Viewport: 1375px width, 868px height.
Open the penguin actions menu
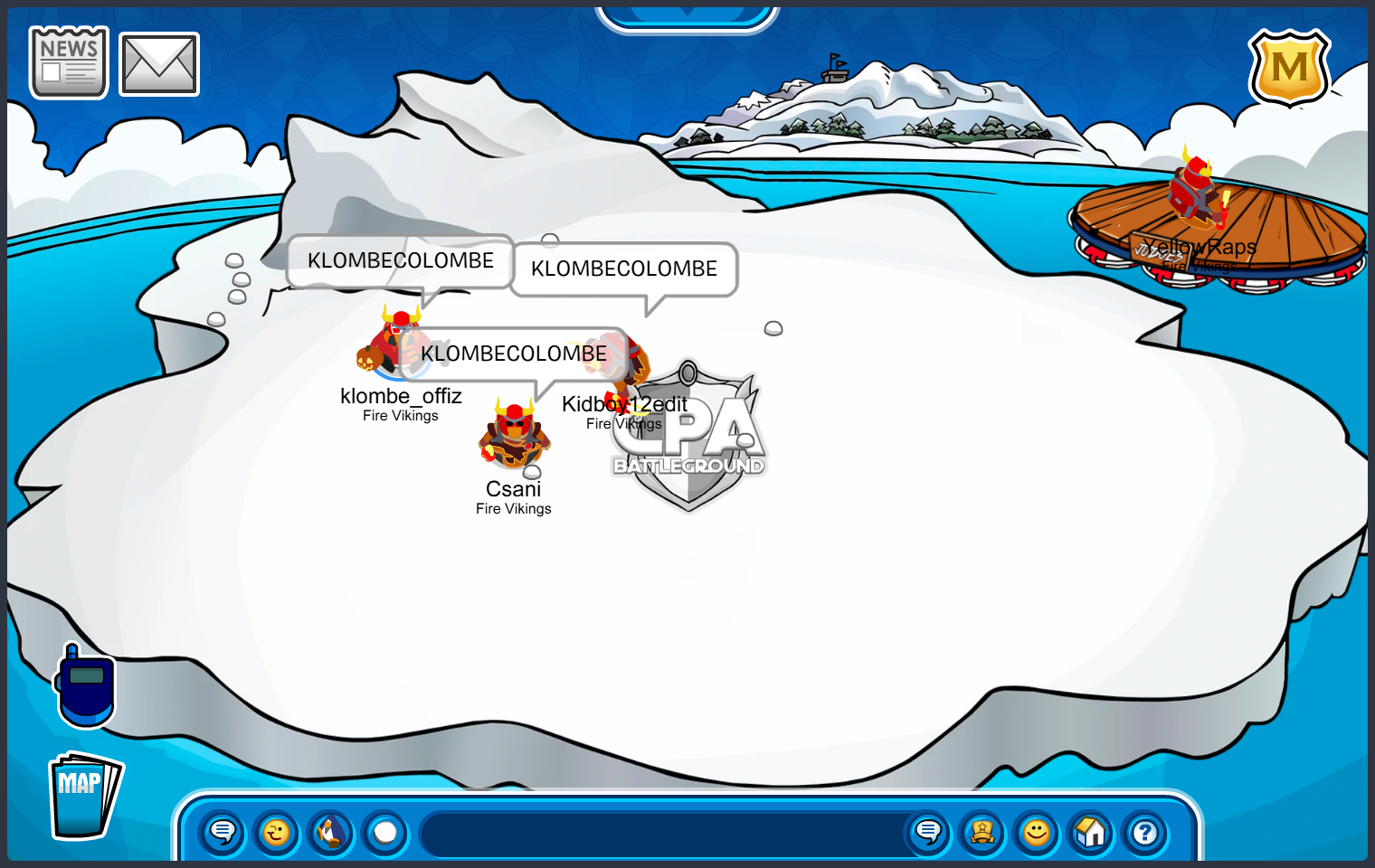331,832
